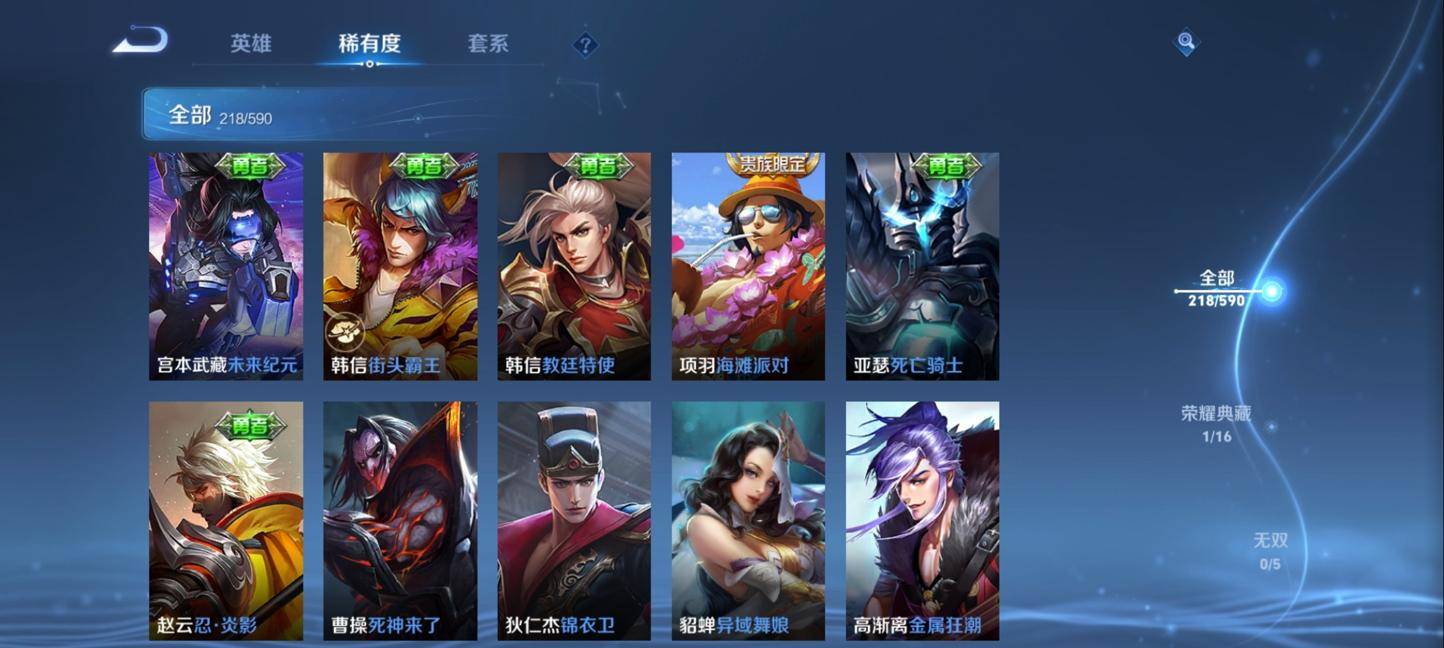Choose 宫本武藏 未来纪元 skin card
Viewport: 1444px width, 648px height.
tap(226, 266)
